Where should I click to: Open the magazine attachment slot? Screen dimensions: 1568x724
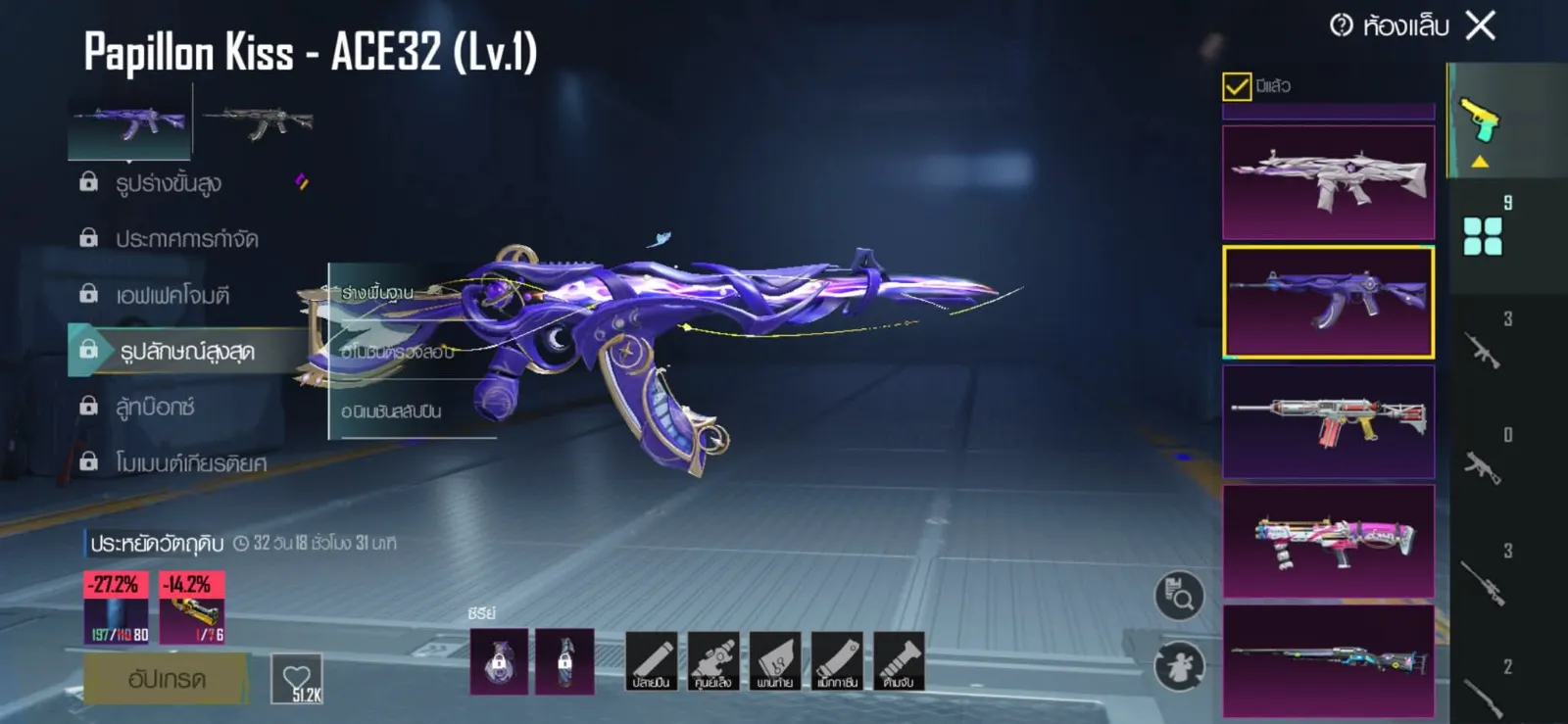point(837,661)
